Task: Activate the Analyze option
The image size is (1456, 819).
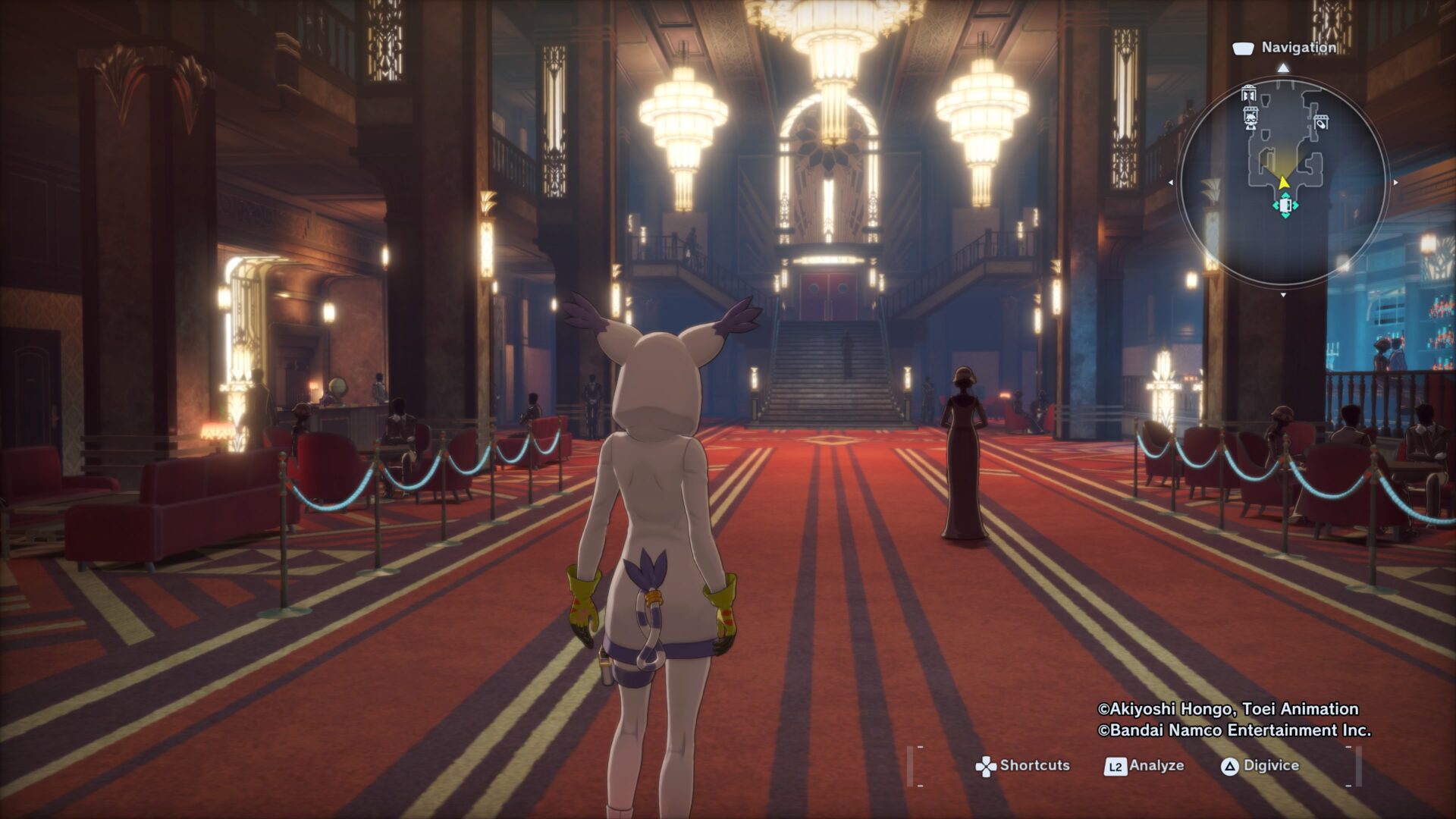Action: 1144,766
